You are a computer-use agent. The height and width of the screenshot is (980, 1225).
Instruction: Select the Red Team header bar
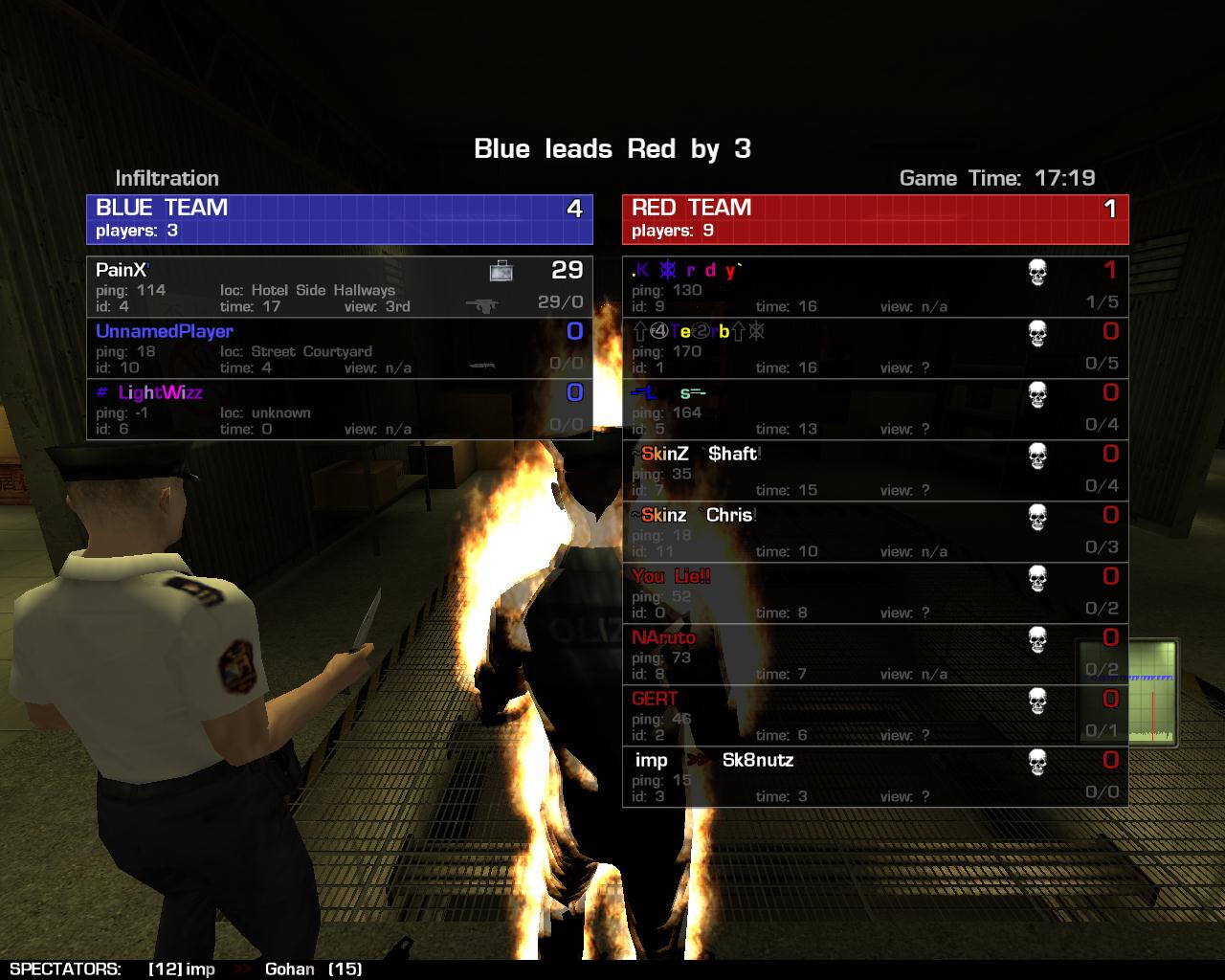click(875, 219)
